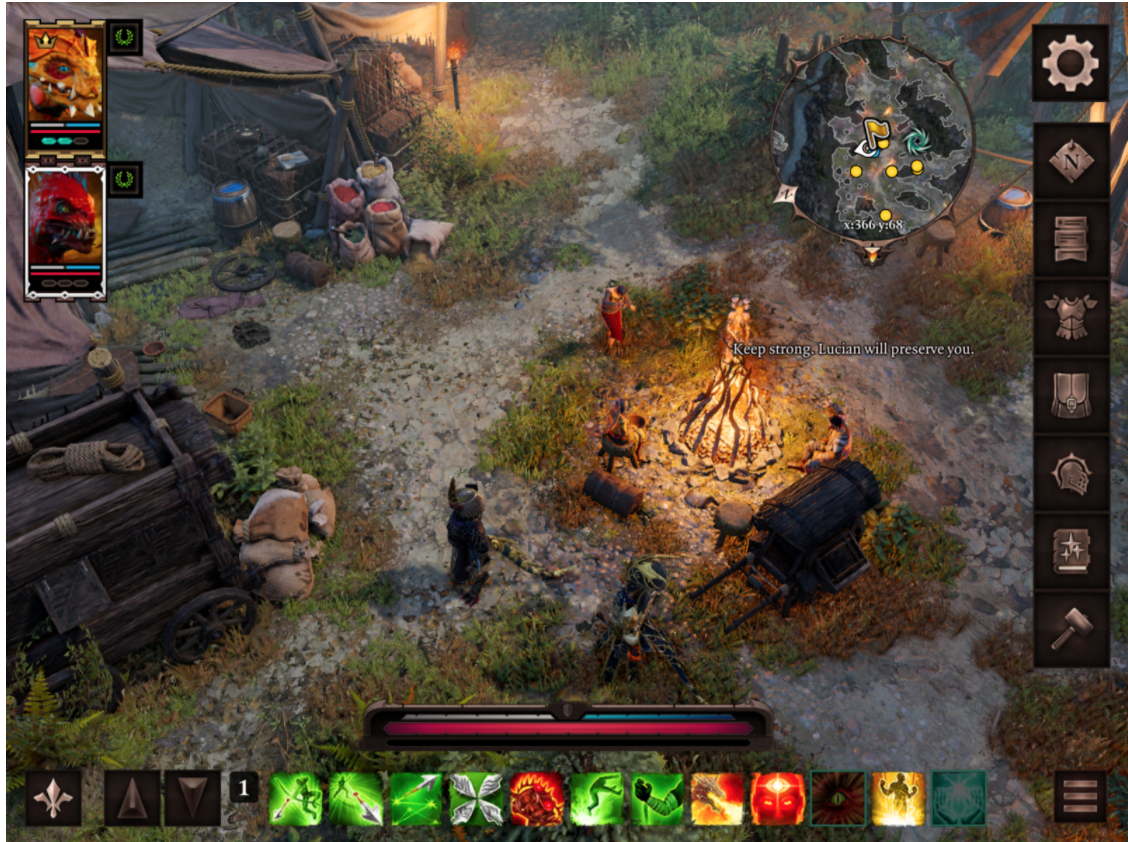The height and width of the screenshot is (842, 1128).
Task: Activate the red dragon-face skill
Action: (x=537, y=799)
